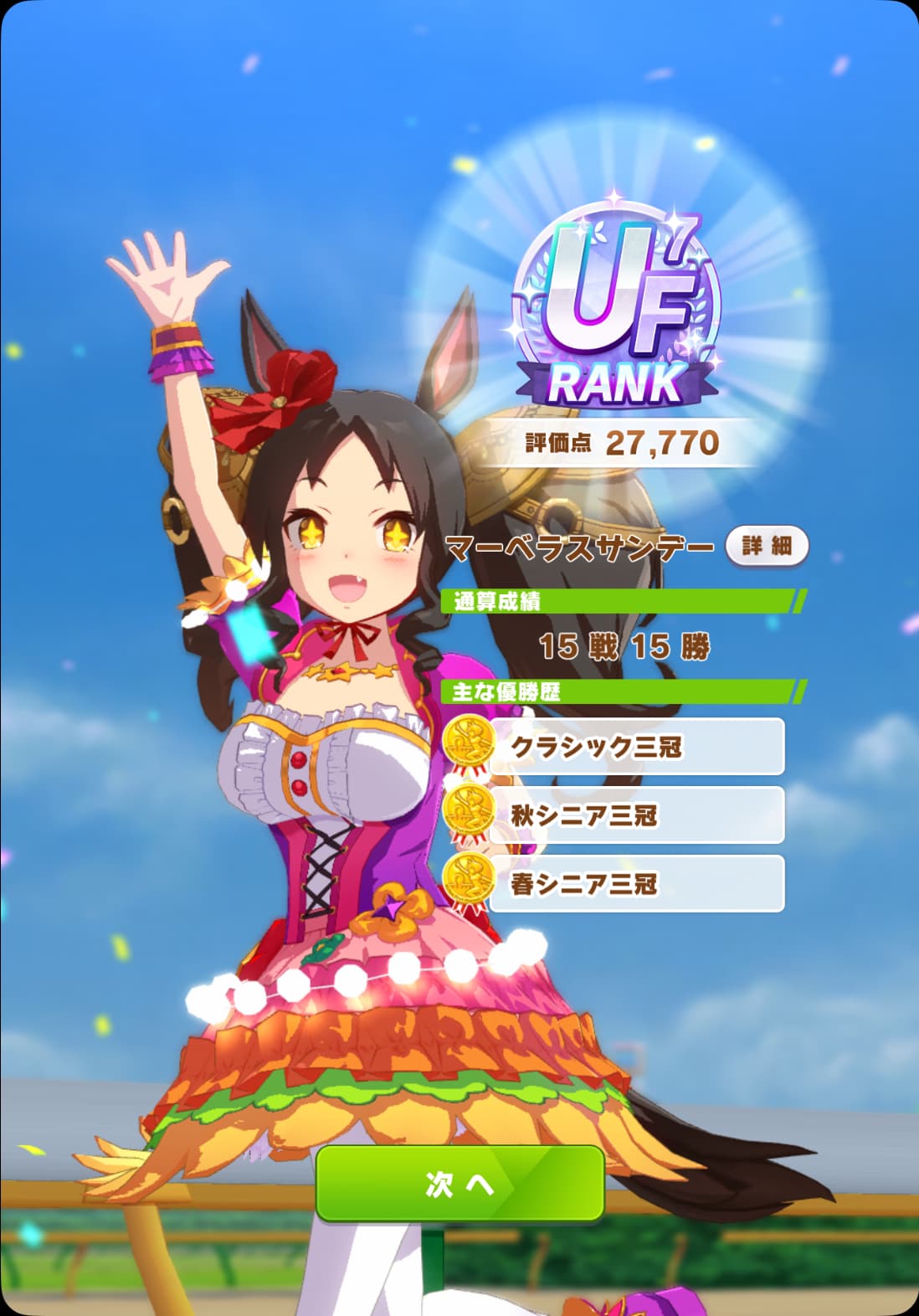Viewport: 919px width, 1316px height.
Task: Open the 詳細 details button
Action: pyautogui.click(x=766, y=547)
